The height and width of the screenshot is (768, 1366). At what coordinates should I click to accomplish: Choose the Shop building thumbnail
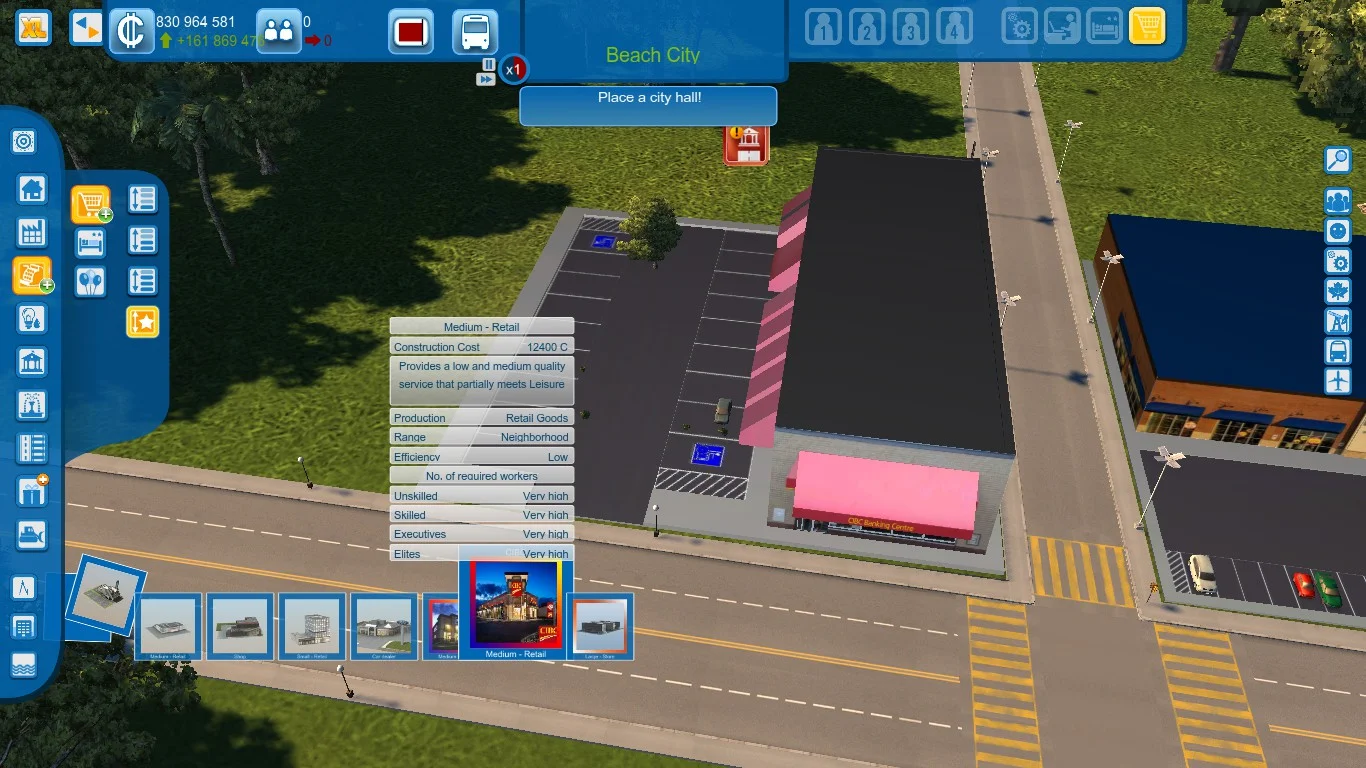tap(240, 626)
